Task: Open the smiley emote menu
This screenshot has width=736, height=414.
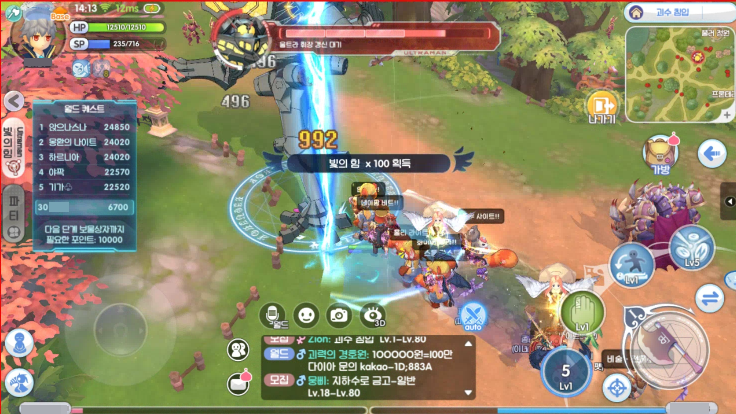Action: [x=306, y=316]
